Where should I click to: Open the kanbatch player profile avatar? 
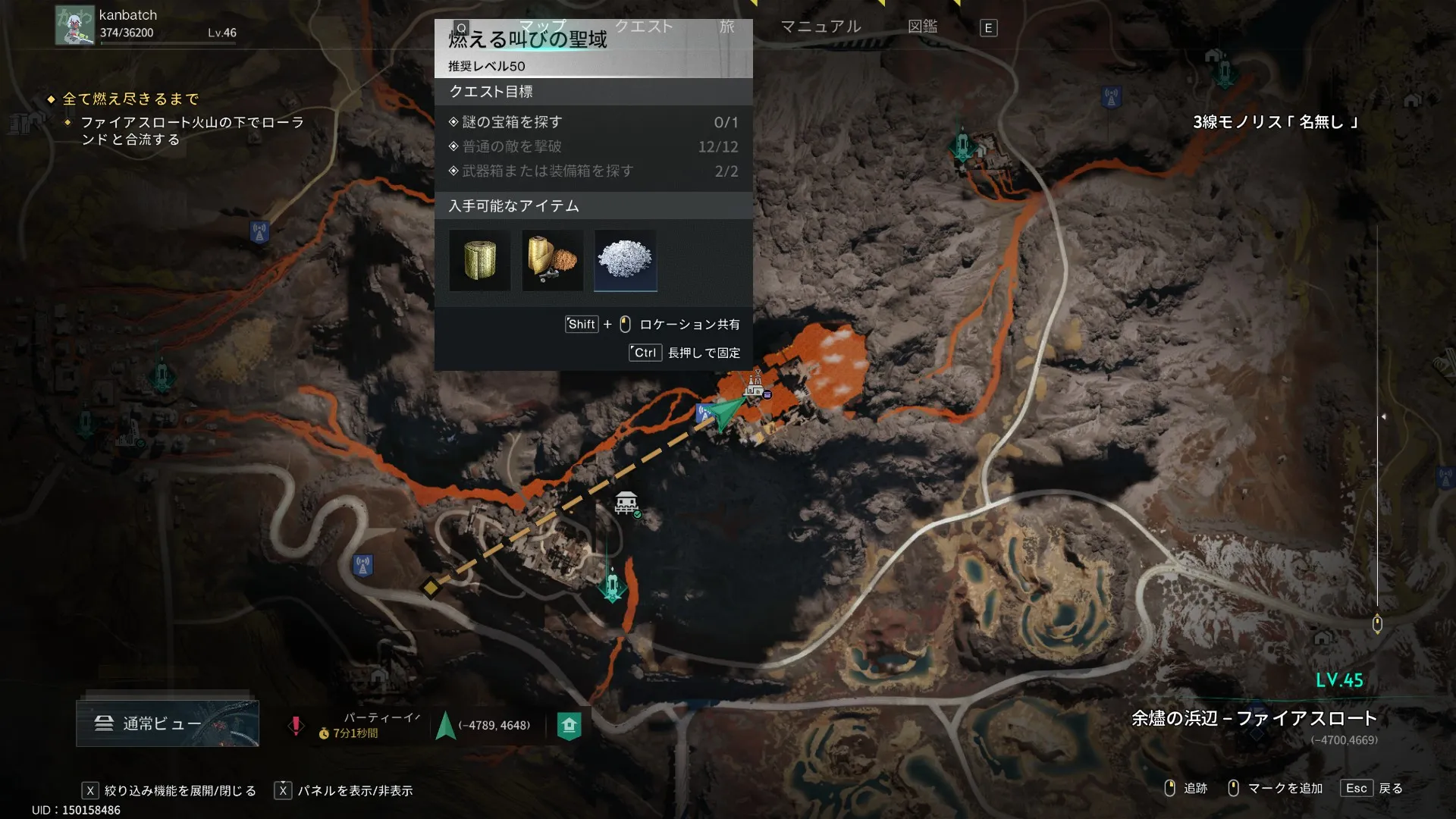click(x=74, y=25)
